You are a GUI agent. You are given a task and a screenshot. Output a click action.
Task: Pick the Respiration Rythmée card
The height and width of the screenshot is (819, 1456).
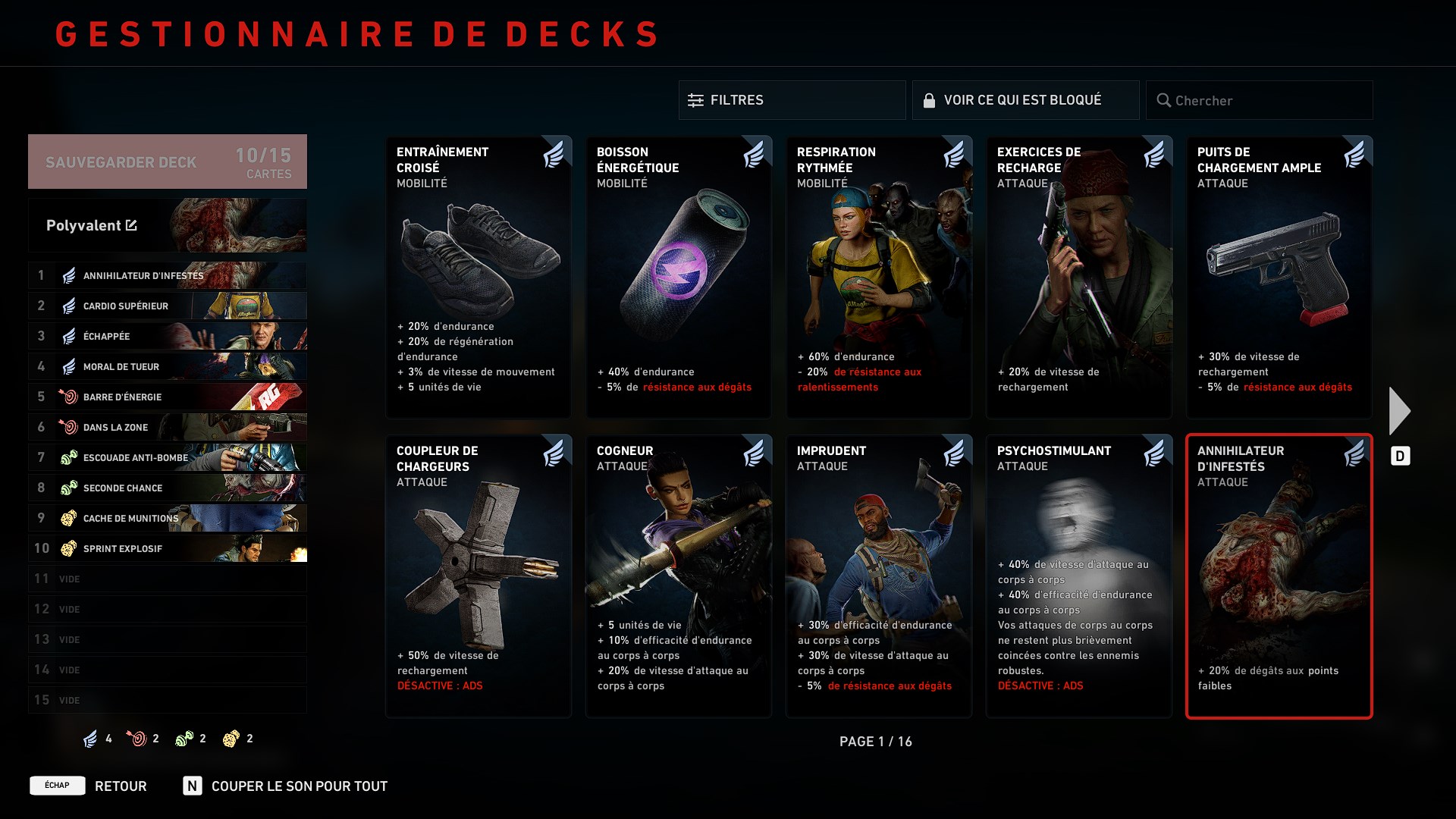coord(879,277)
